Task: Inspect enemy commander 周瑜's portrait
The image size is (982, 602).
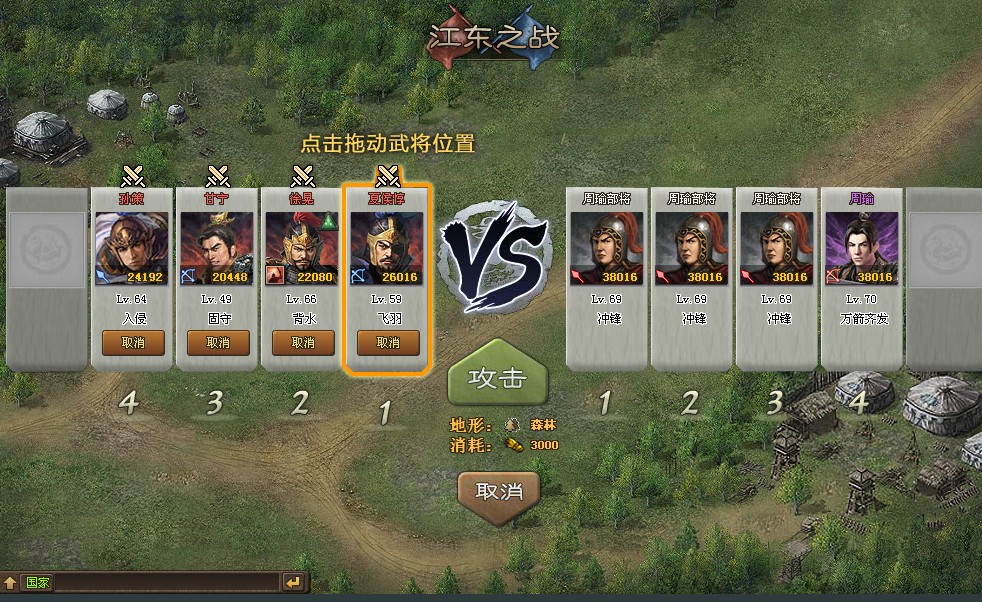Action: click(x=861, y=249)
